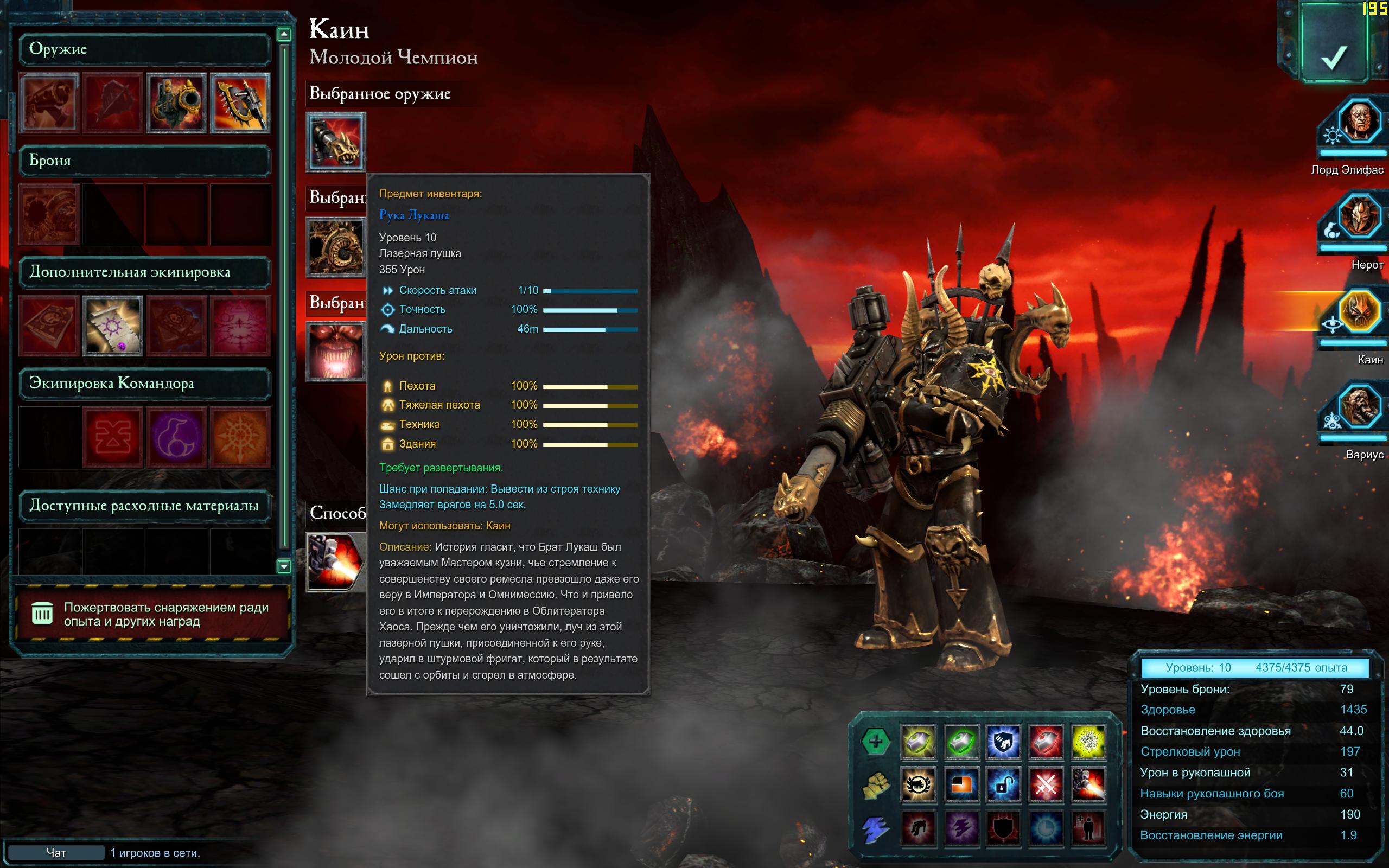Screen dimensions: 1389x868
Task: Open the equipped Рука Лукаша weapon slot
Action: pyautogui.click(x=336, y=142)
